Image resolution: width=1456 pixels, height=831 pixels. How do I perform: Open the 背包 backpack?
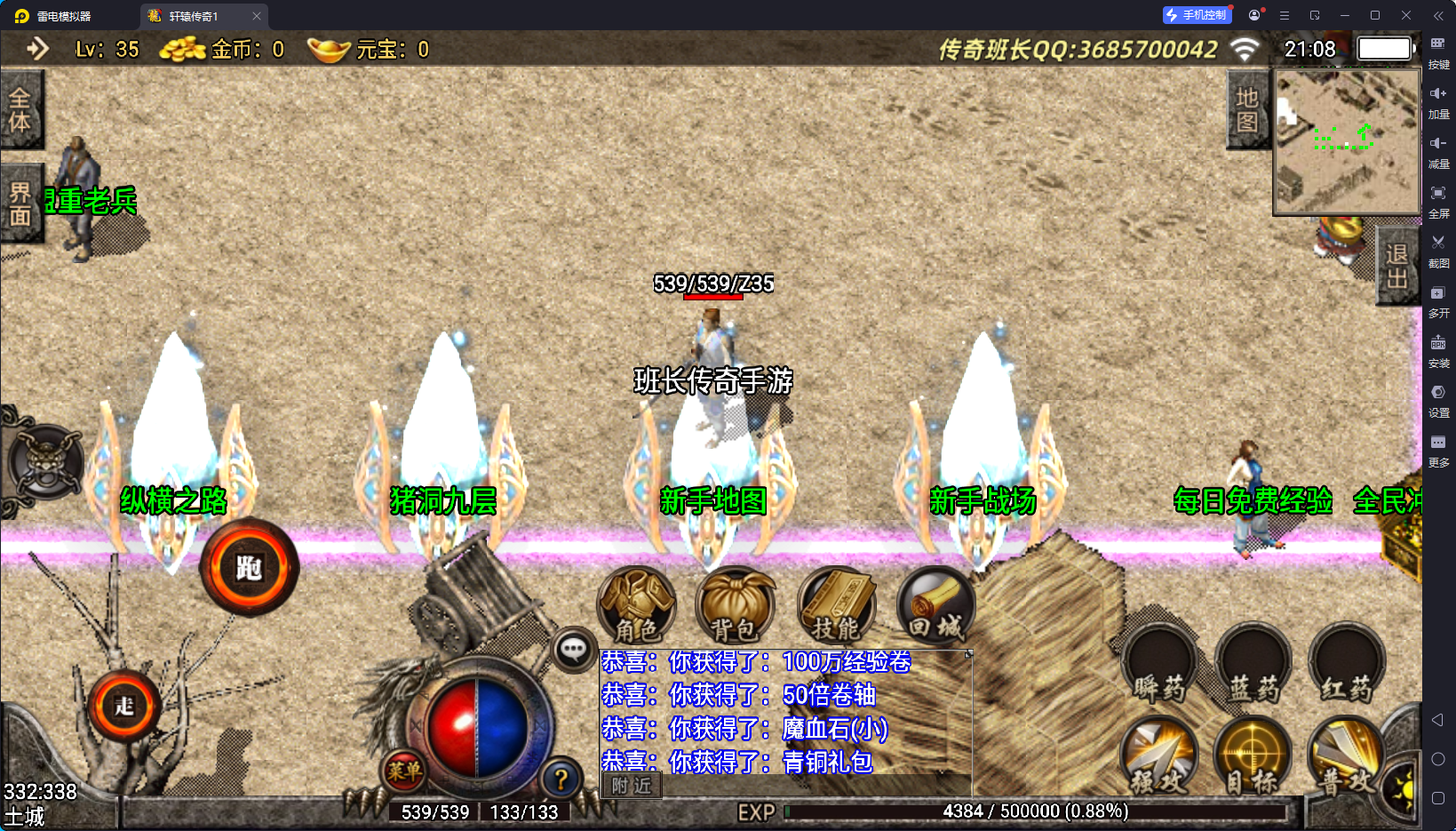(x=736, y=605)
